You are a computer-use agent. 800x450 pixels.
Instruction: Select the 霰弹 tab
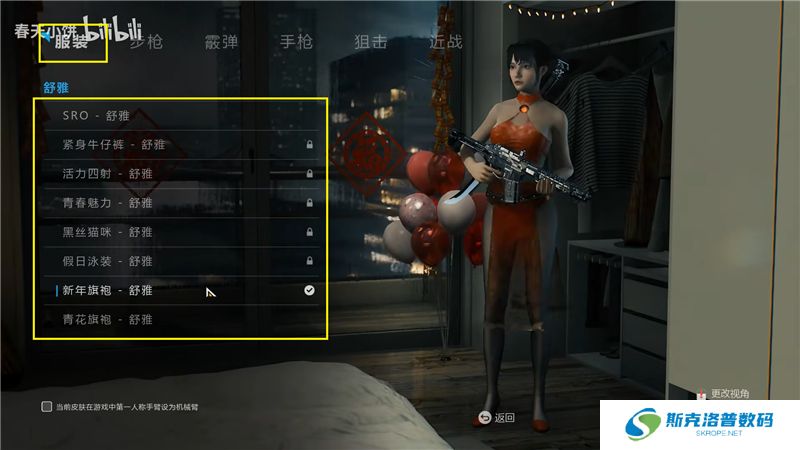[221, 42]
